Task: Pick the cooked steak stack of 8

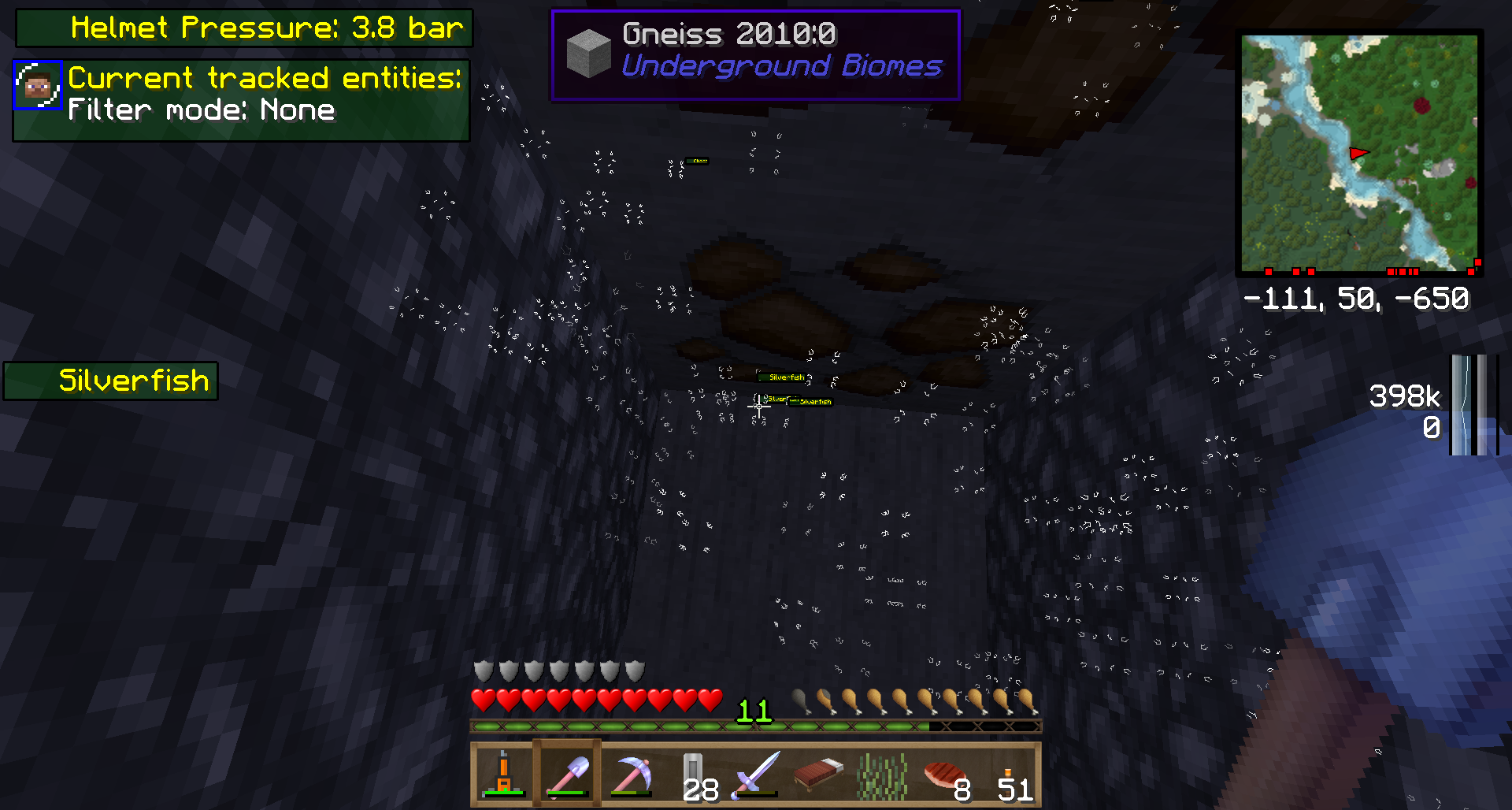Action: point(945,774)
